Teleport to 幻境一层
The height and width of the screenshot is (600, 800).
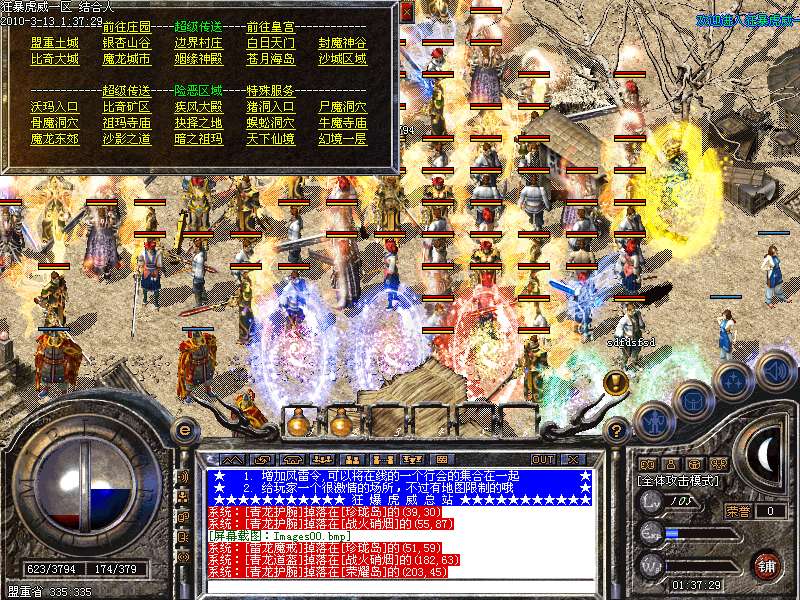[x=342, y=139]
